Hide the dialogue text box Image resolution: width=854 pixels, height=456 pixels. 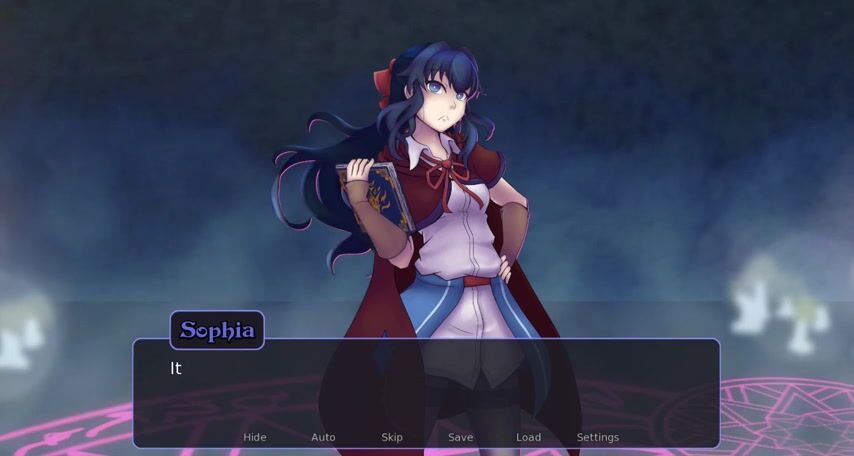point(255,437)
